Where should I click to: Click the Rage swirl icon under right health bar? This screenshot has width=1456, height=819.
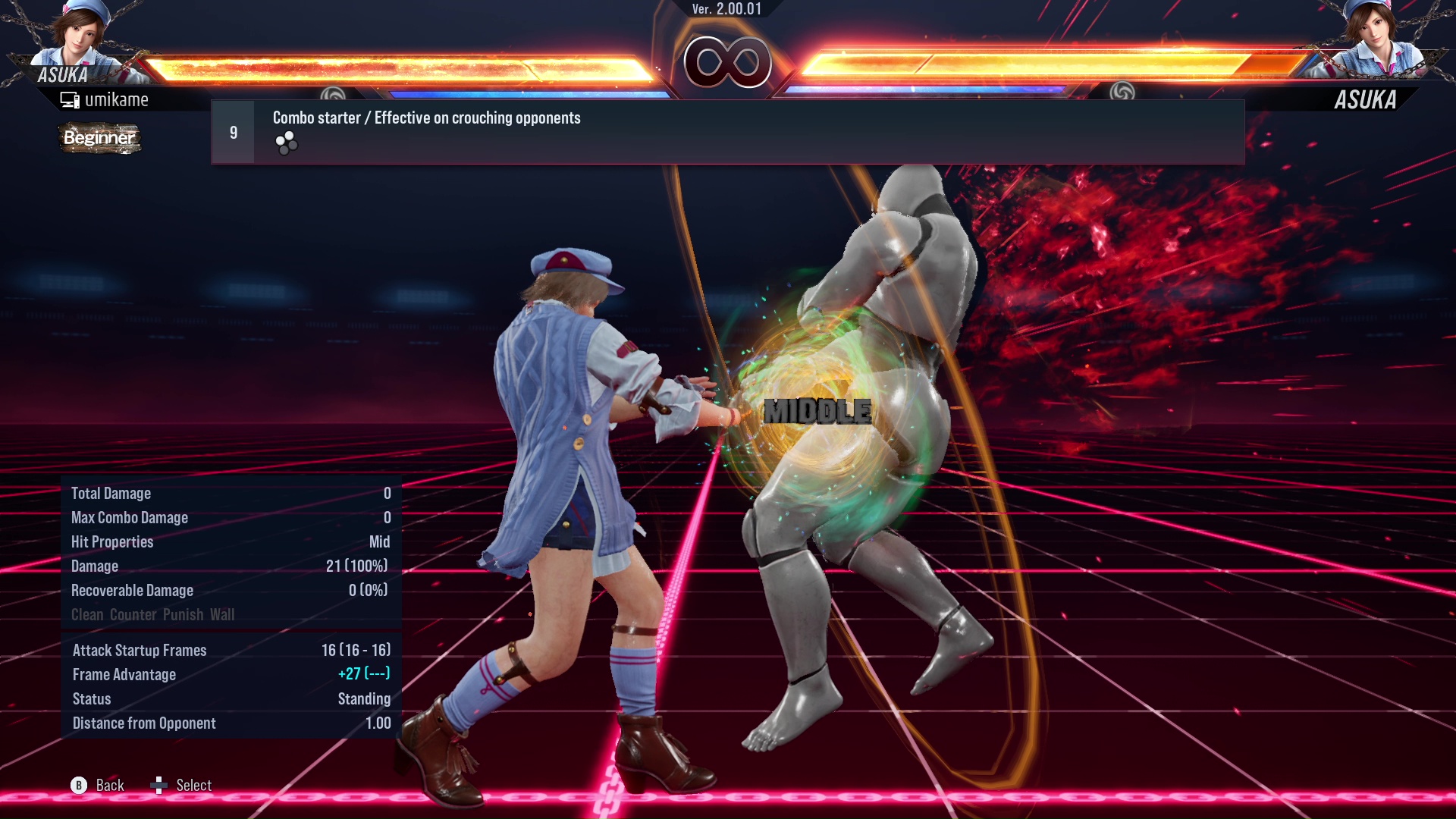[1121, 93]
